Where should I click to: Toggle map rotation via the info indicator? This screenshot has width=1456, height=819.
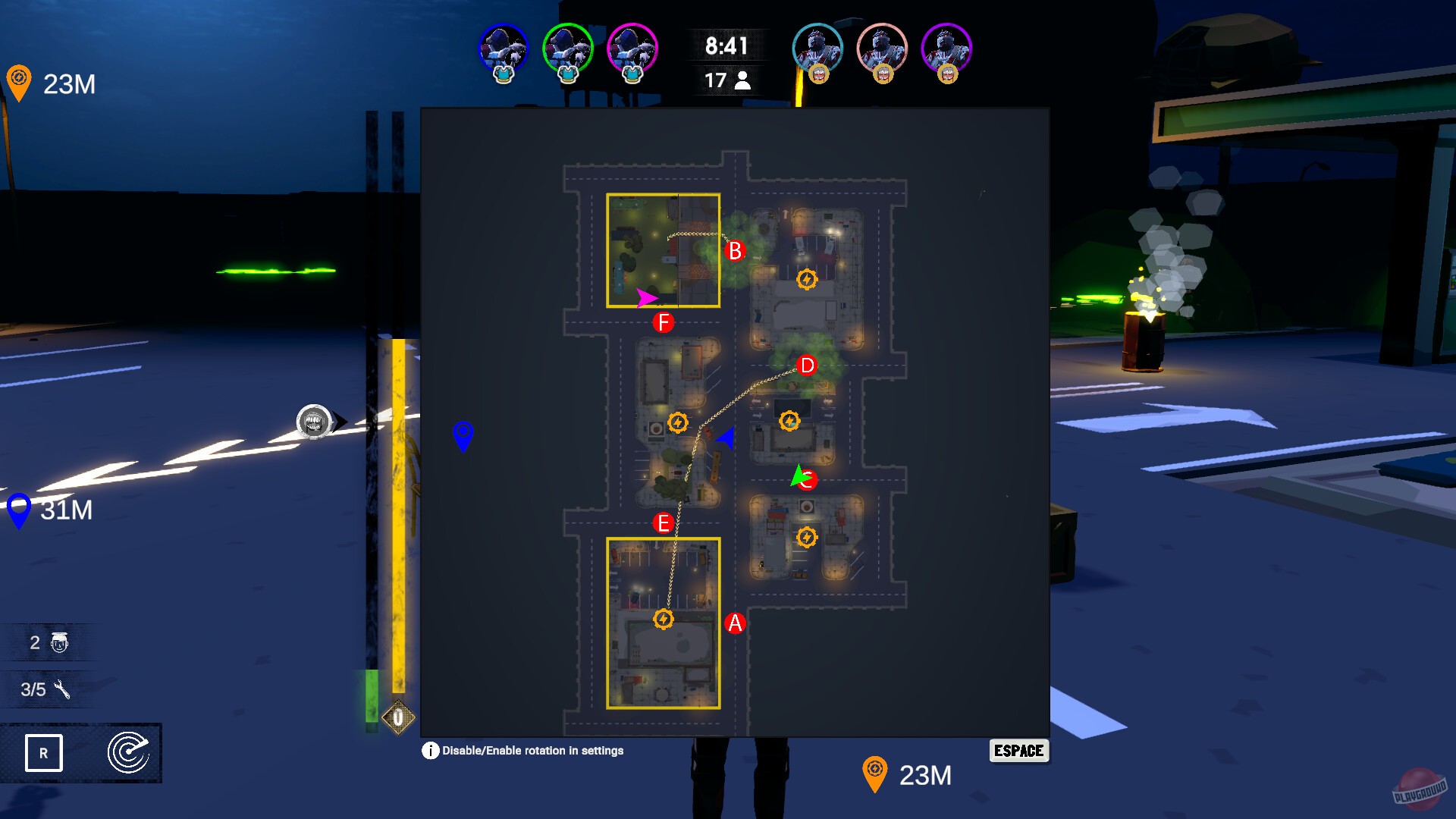coord(430,751)
